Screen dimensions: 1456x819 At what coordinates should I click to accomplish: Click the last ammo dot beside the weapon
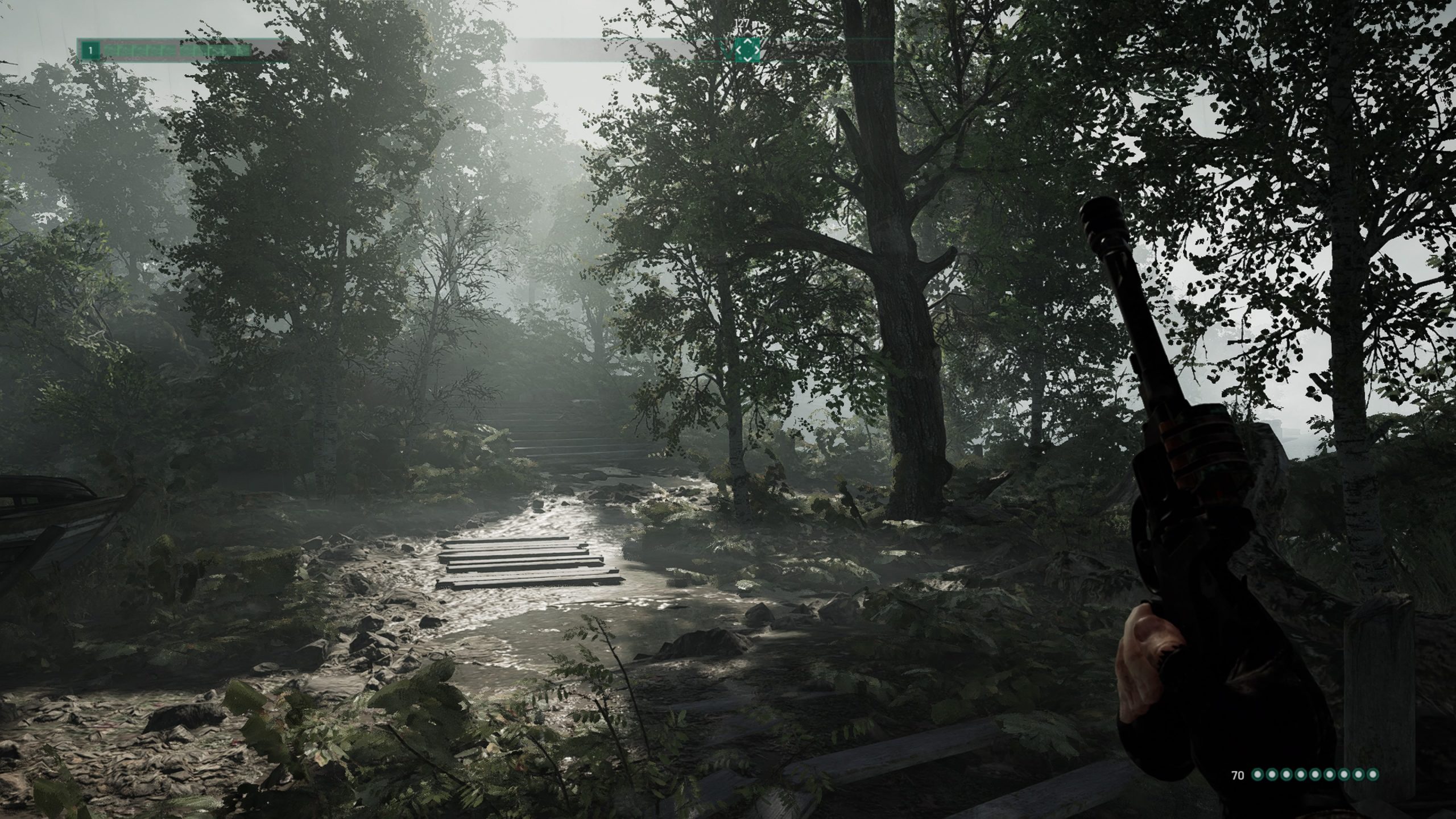(1372, 774)
